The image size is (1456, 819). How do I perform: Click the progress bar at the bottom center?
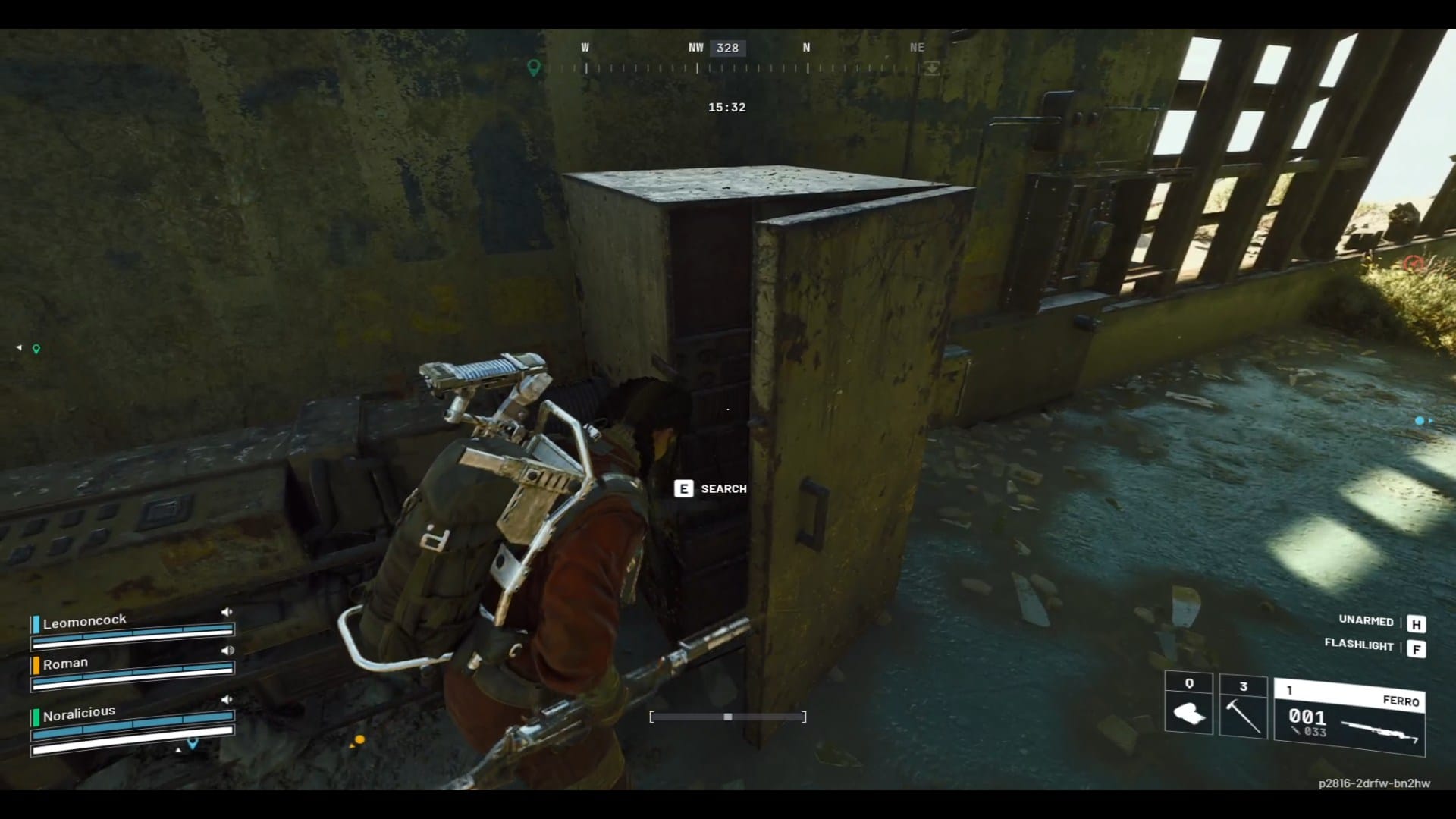point(727,716)
